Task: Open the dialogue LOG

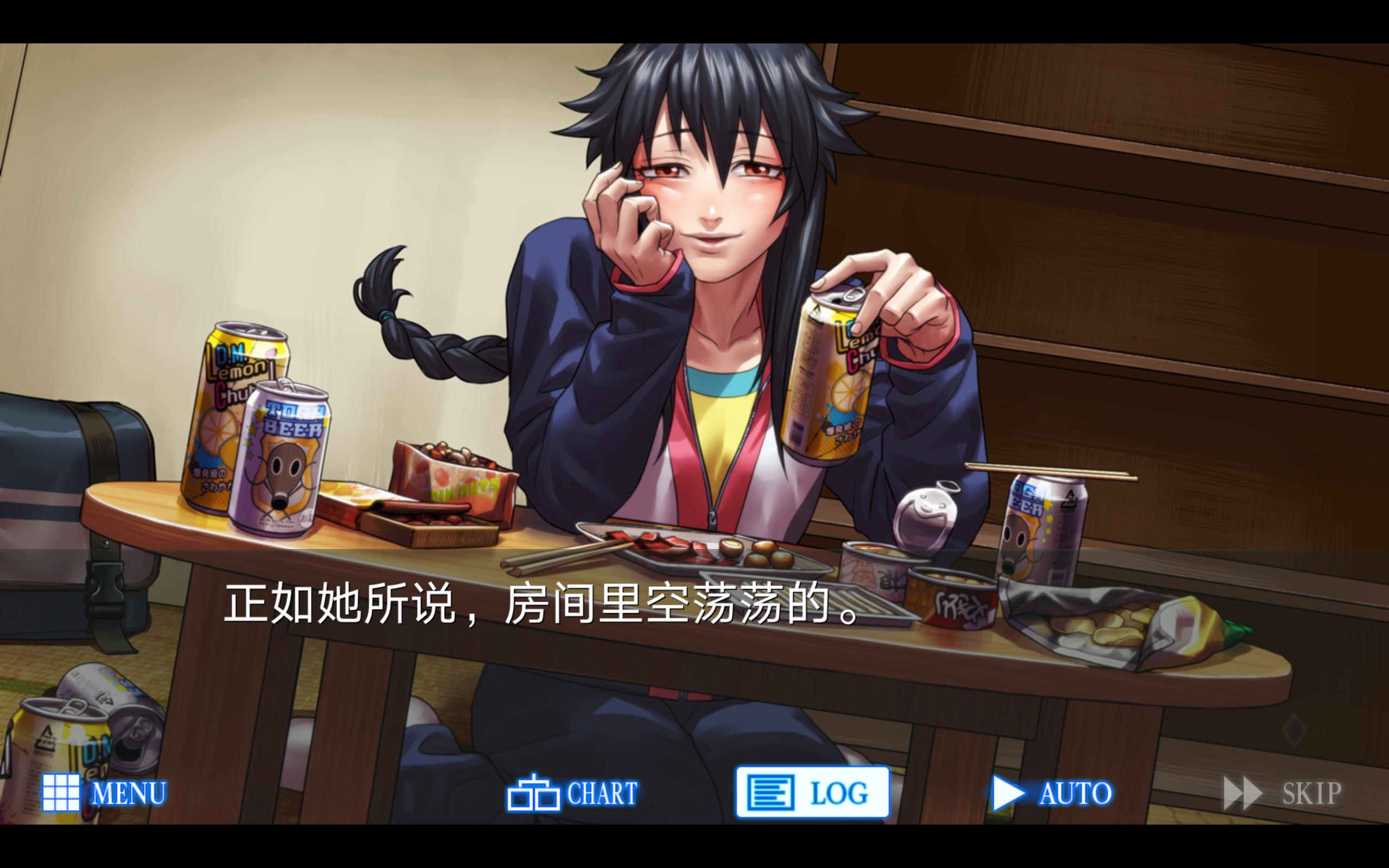Action: click(812, 793)
